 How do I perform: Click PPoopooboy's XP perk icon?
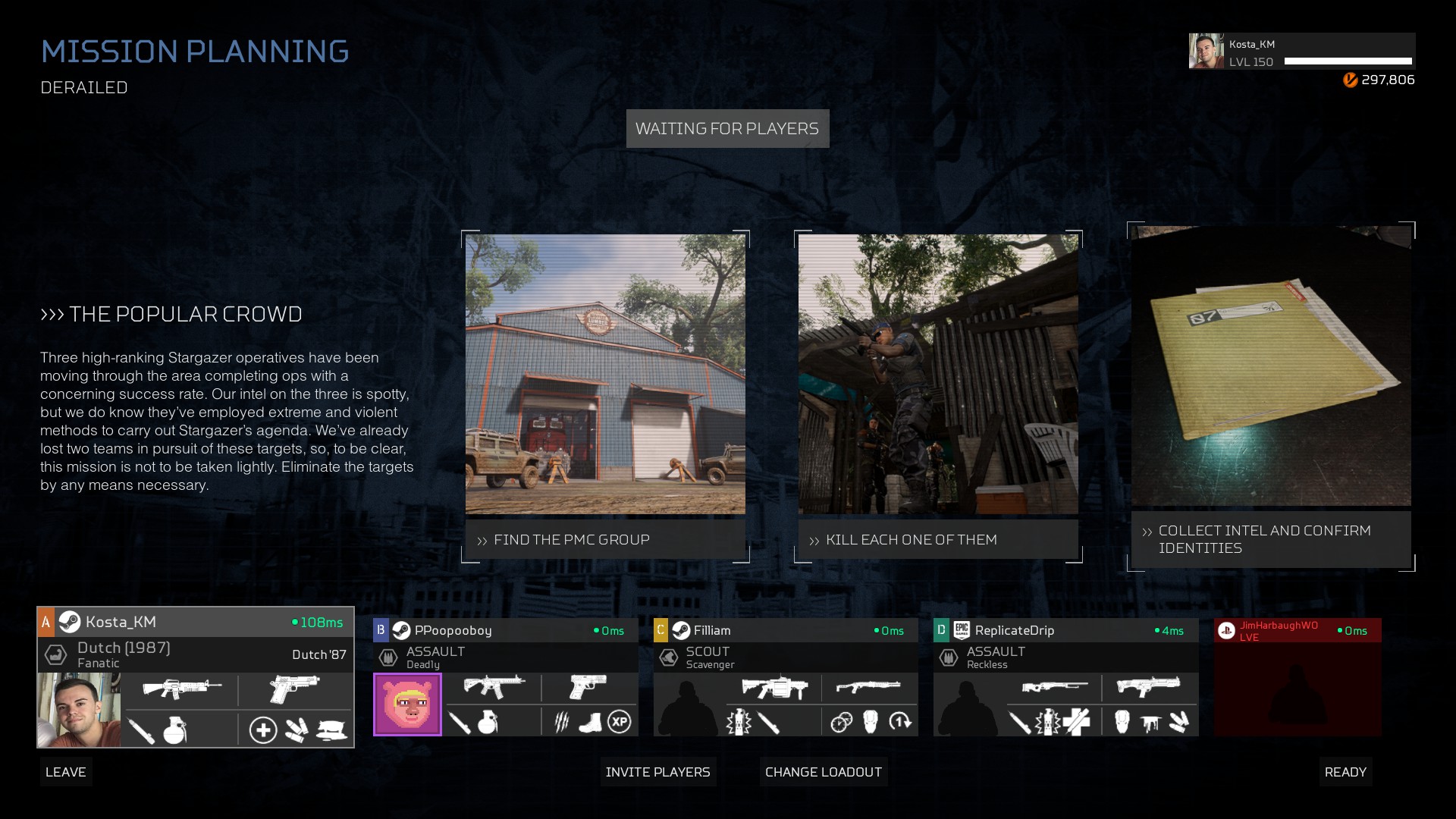(620, 722)
